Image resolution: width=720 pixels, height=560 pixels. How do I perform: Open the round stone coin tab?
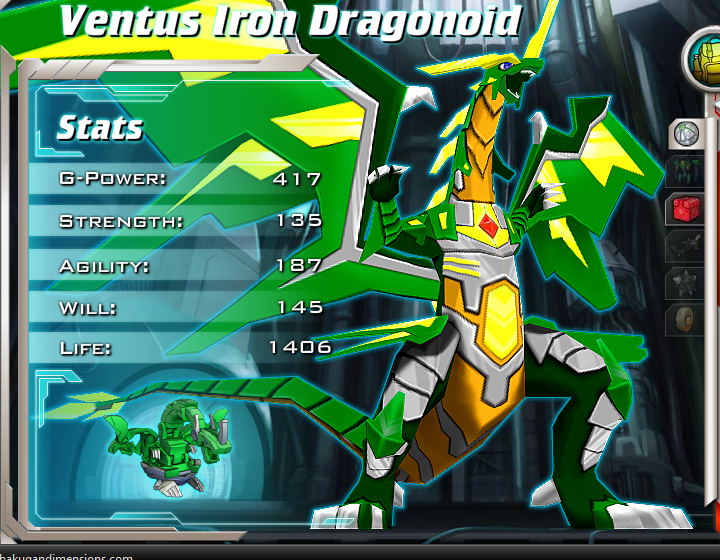click(x=685, y=321)
